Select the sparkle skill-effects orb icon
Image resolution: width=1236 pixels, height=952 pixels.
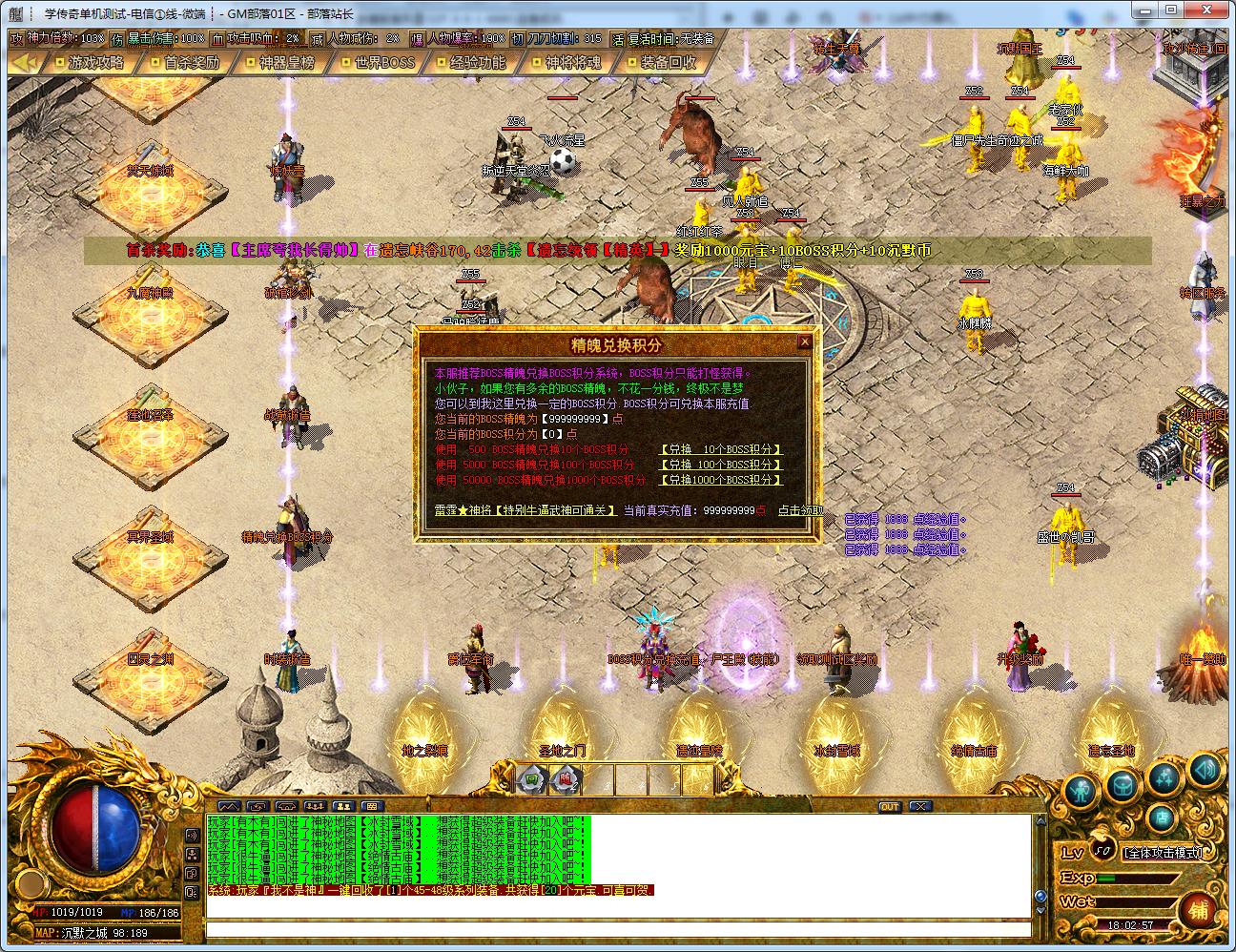pos(1164,778)
